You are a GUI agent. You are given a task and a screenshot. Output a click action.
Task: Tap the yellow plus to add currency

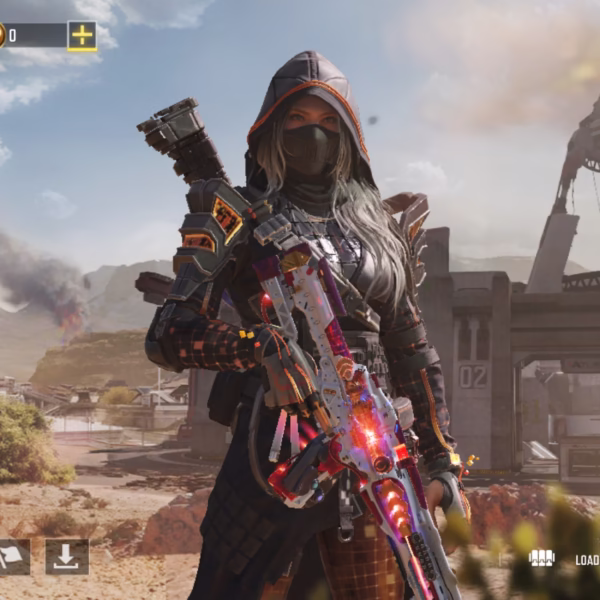82,36
